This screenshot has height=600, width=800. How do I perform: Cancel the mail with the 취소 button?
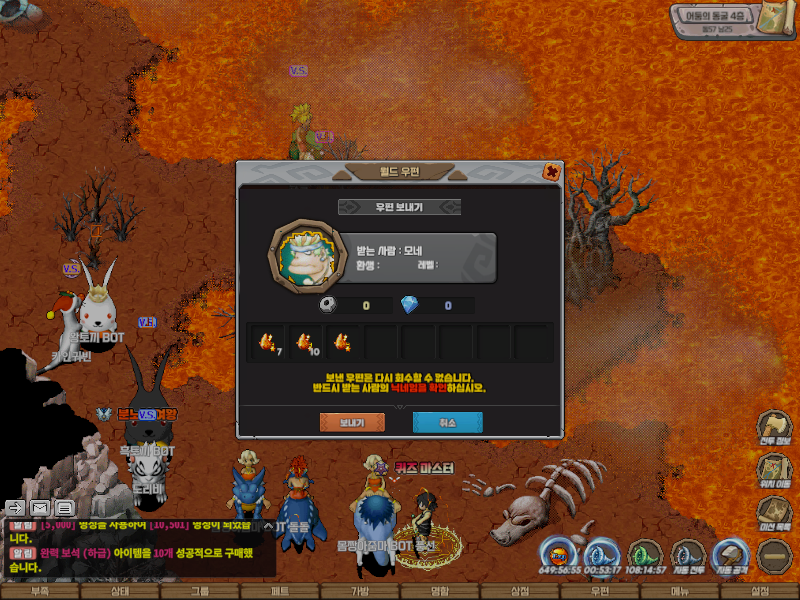click(447, 423)
